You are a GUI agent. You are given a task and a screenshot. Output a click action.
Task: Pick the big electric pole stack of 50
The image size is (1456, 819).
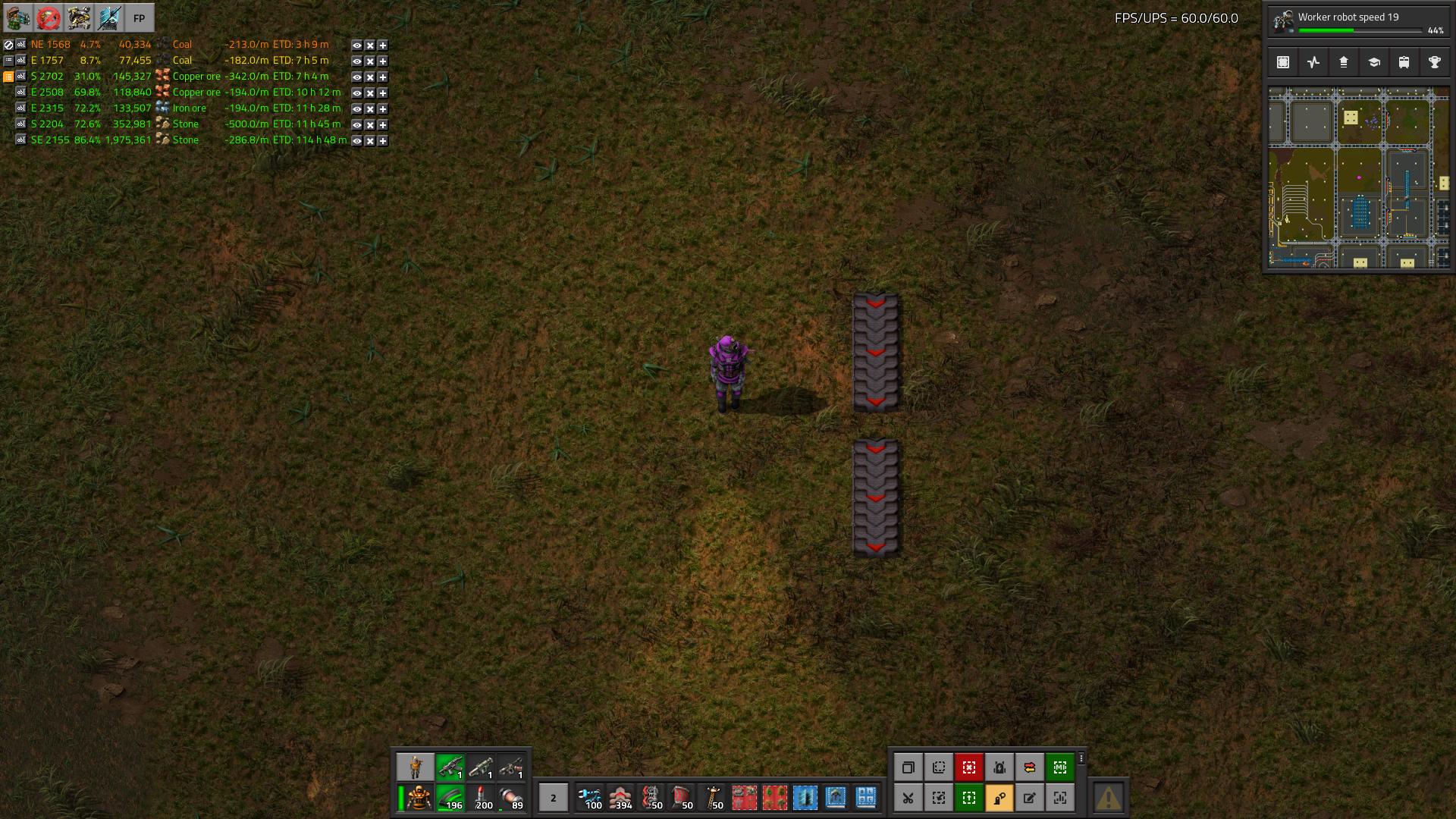[x=714, y=798]
